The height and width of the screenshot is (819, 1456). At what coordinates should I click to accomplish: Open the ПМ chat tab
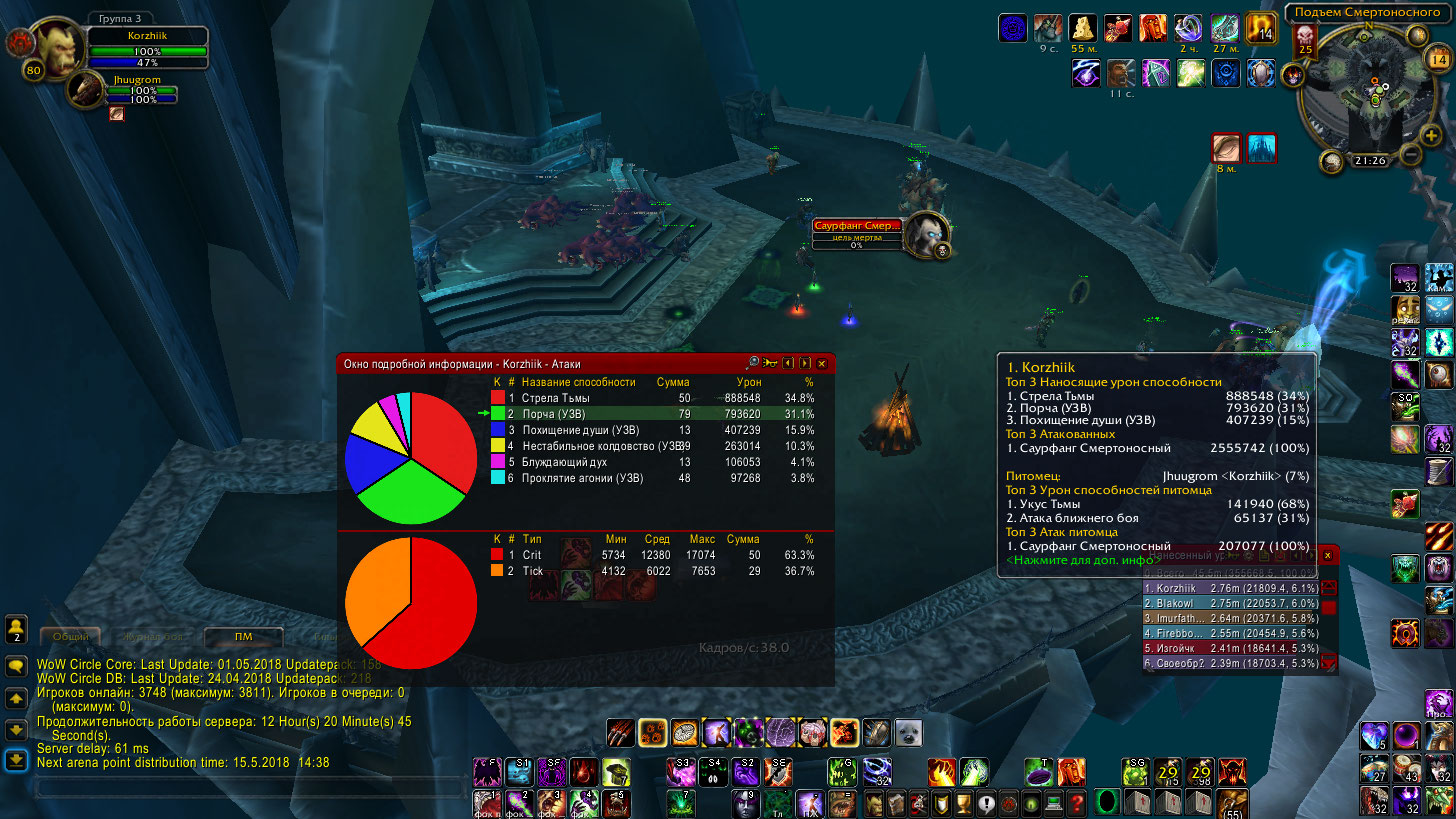[x=243, y=636]
